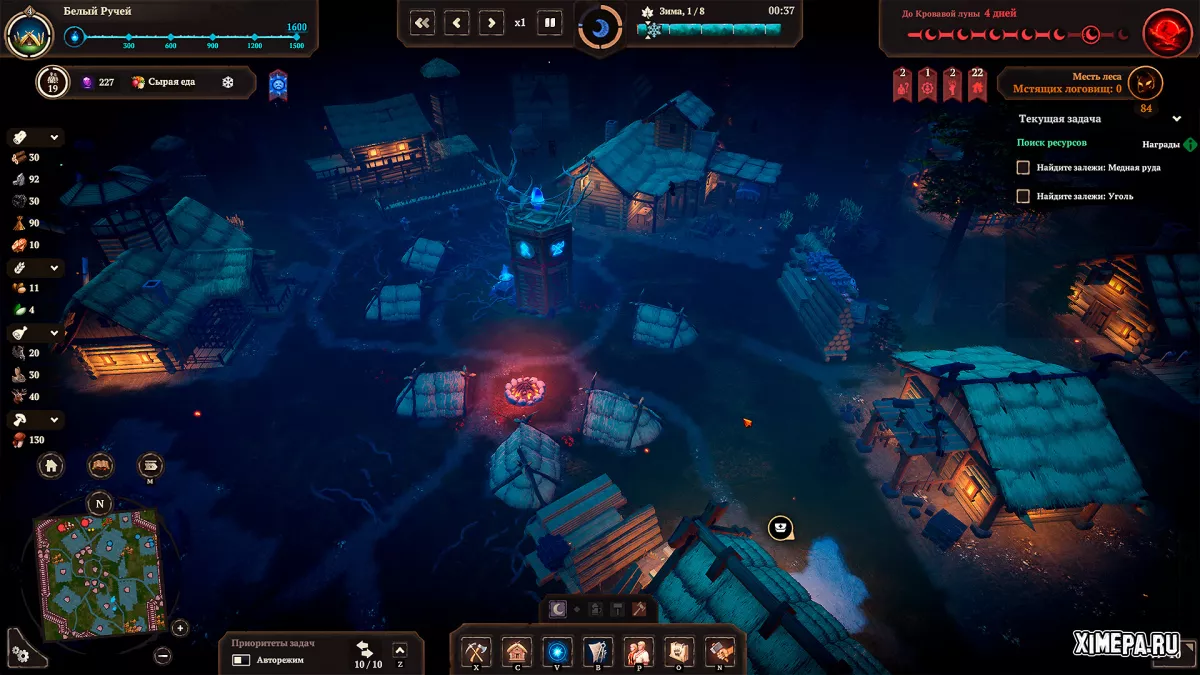Open the blueprint and compass menu
This screenshot has width=1200, height=675.
coord(598,651)
